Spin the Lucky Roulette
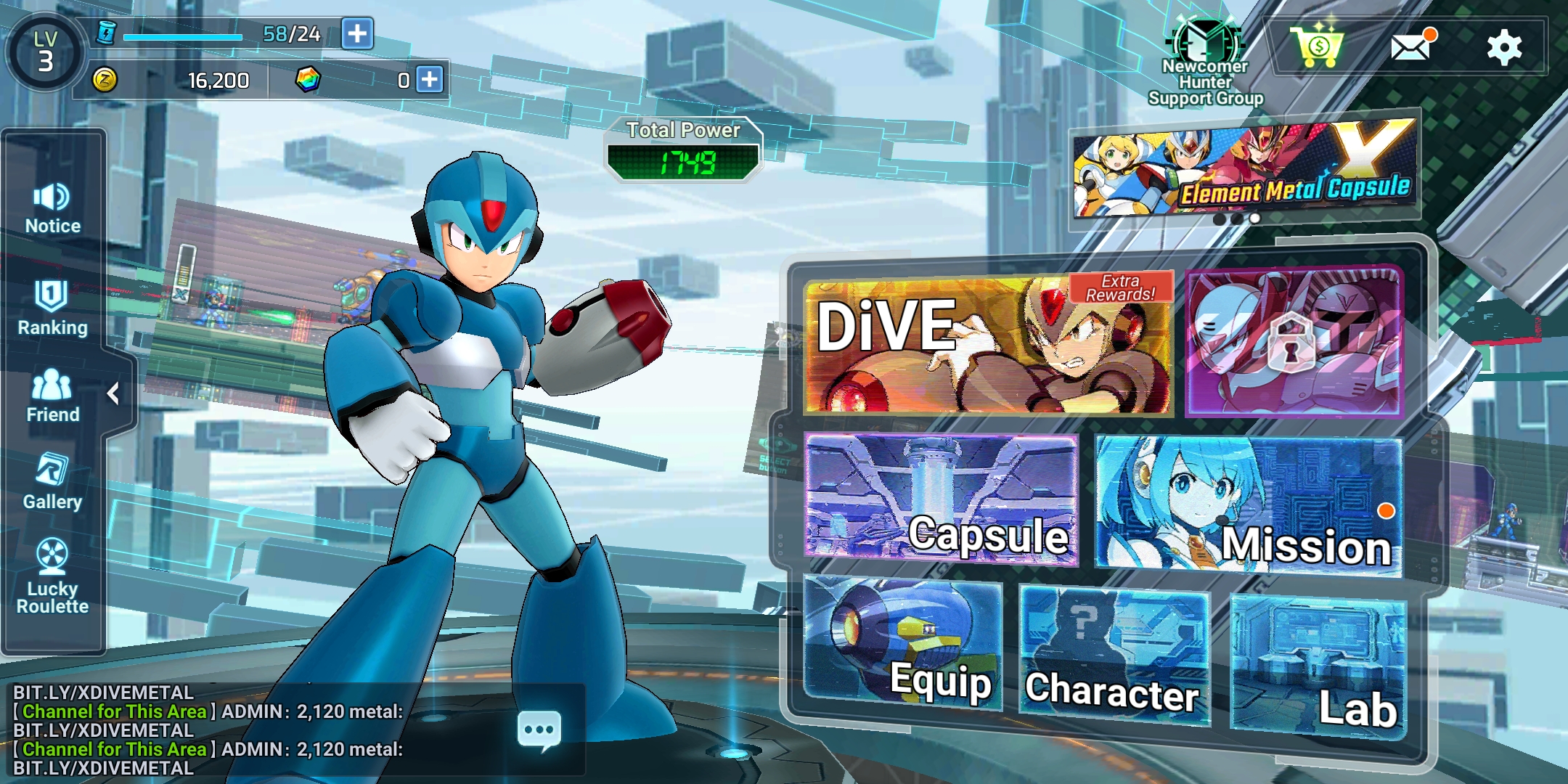Screen dimensions: 1568x784 click(x=52, y=576)
